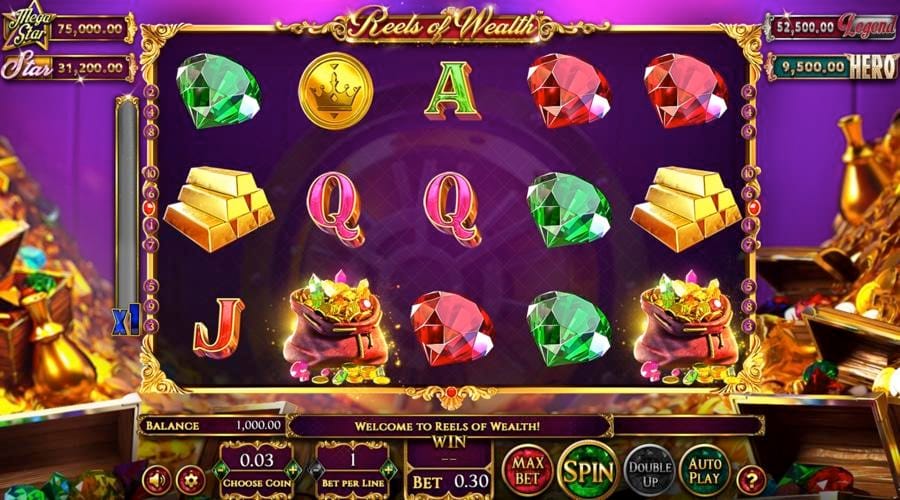
Task: Raise Bet per Line with the plus arrow
Action: coord(389,468)
